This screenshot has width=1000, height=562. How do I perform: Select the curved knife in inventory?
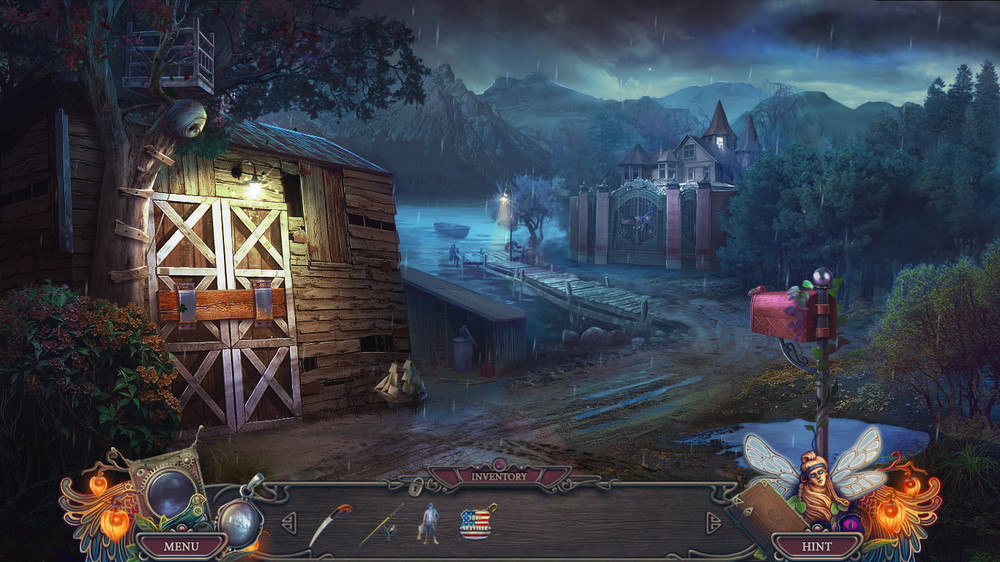click(x=329, y=523)
